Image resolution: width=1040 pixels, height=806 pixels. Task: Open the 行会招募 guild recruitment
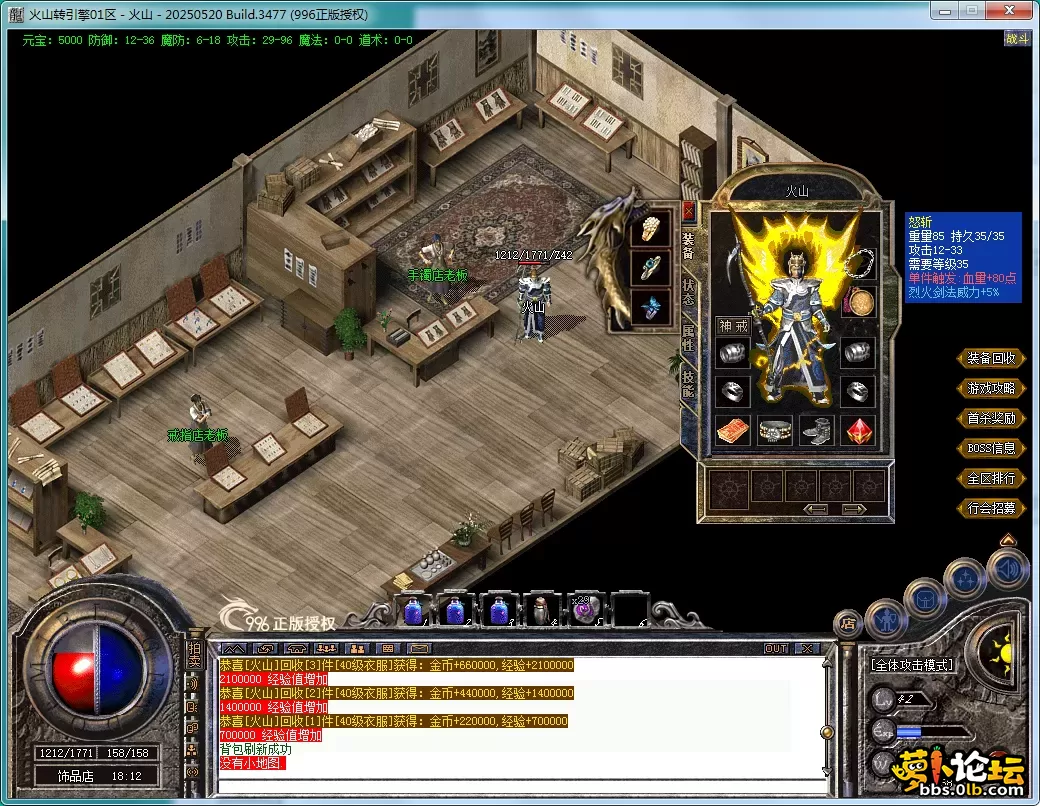[x=991, y=508]
